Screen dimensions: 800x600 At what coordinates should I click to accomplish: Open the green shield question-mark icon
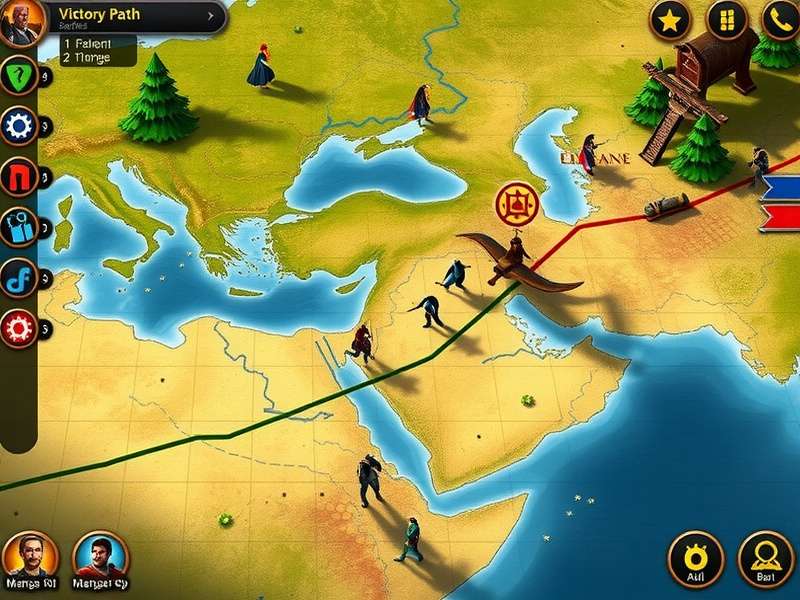[x=18, y=77]
